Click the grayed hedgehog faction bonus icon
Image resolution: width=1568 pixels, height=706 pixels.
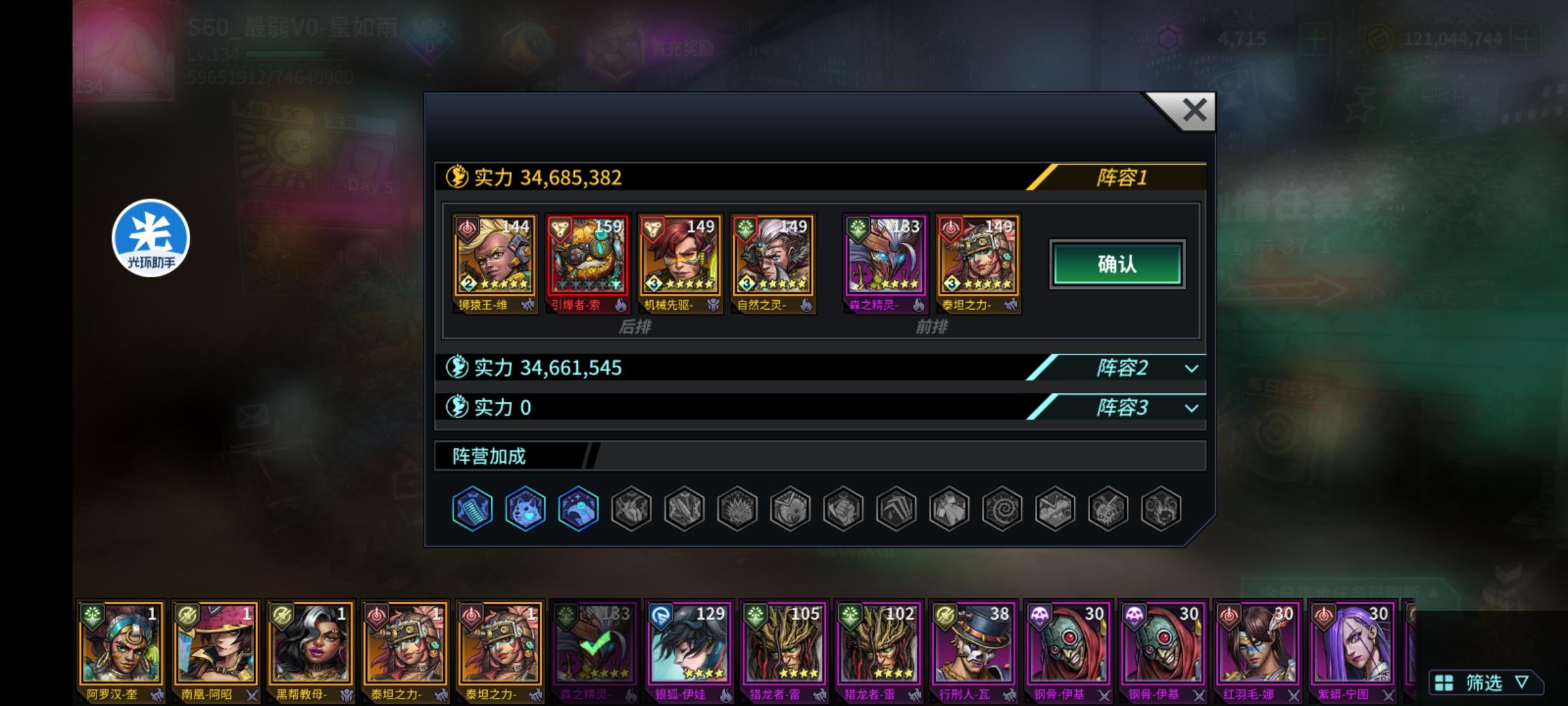(736, 509)
